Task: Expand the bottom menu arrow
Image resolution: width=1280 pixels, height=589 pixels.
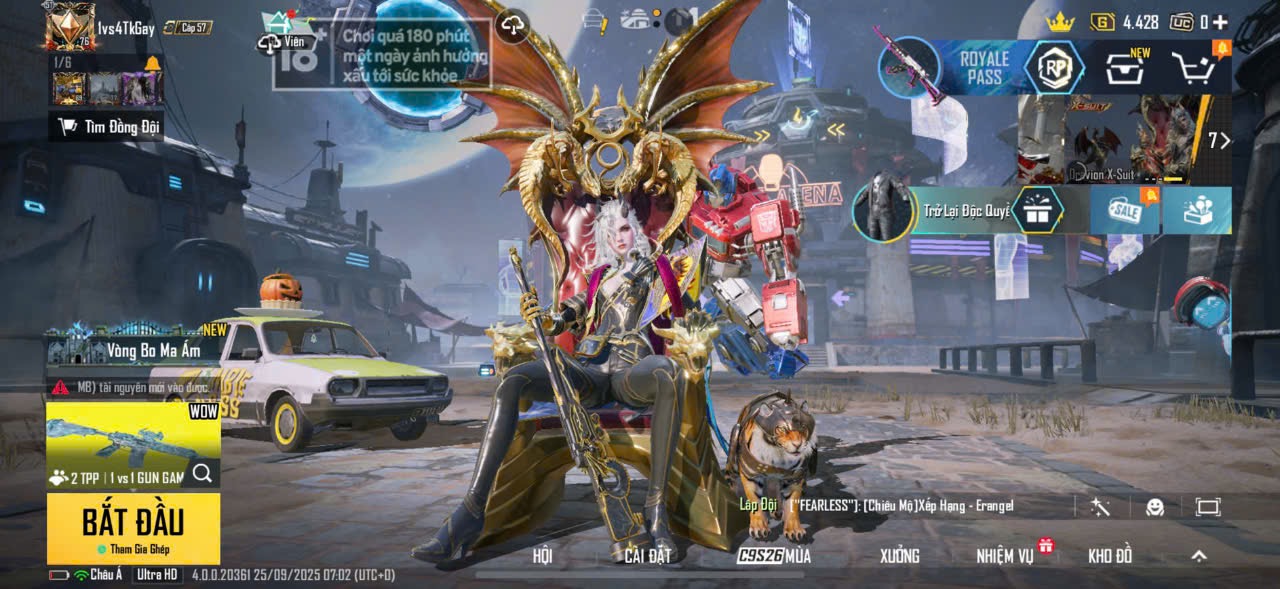Action: (x=1199, y=556)
